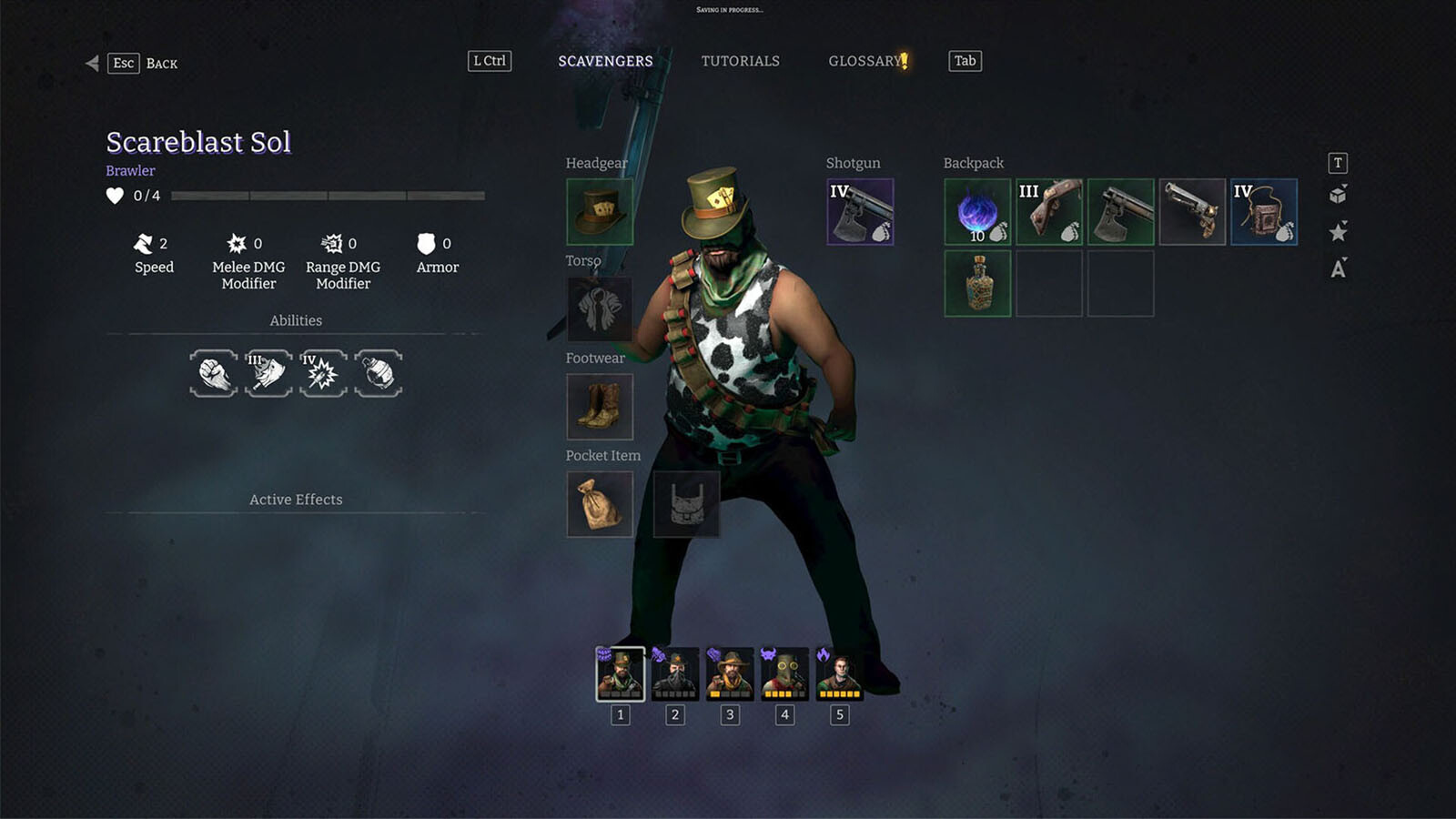Select the bottle item in the backpack

coord(976,281)
